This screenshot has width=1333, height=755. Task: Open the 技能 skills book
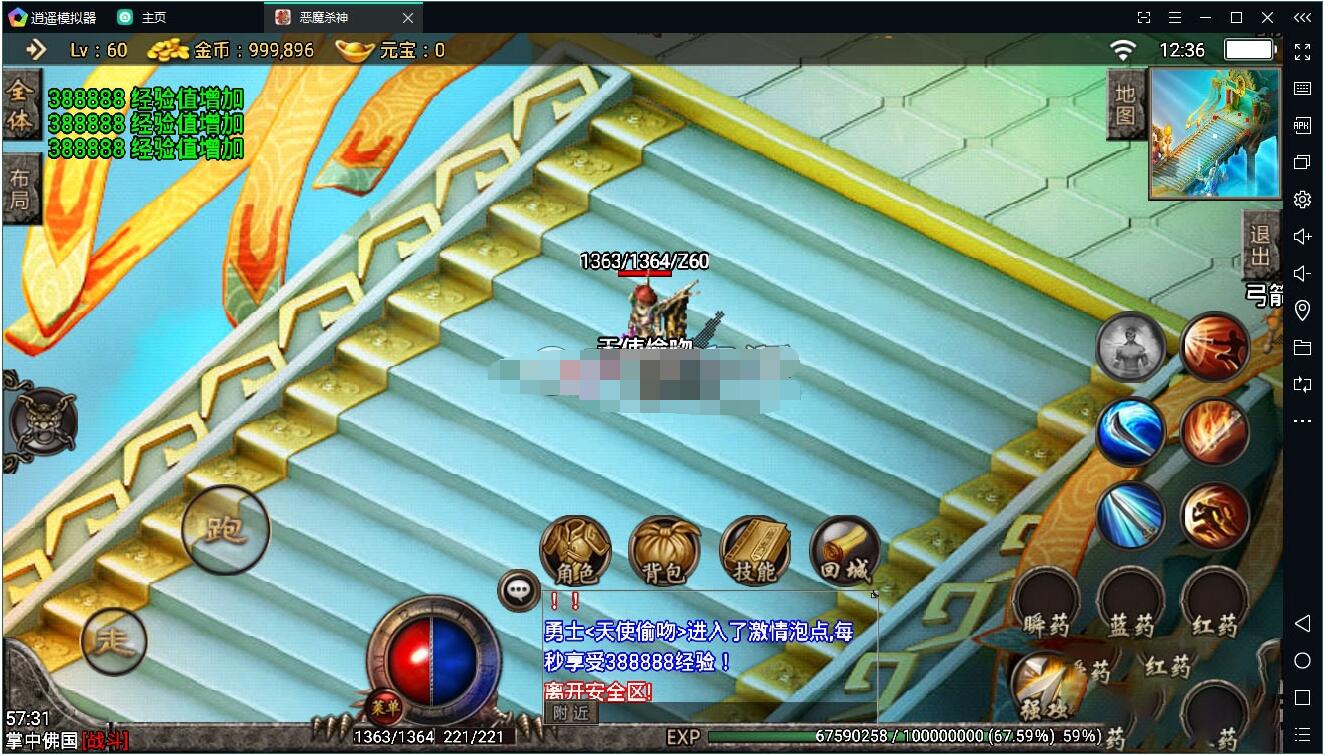point(755,551)
